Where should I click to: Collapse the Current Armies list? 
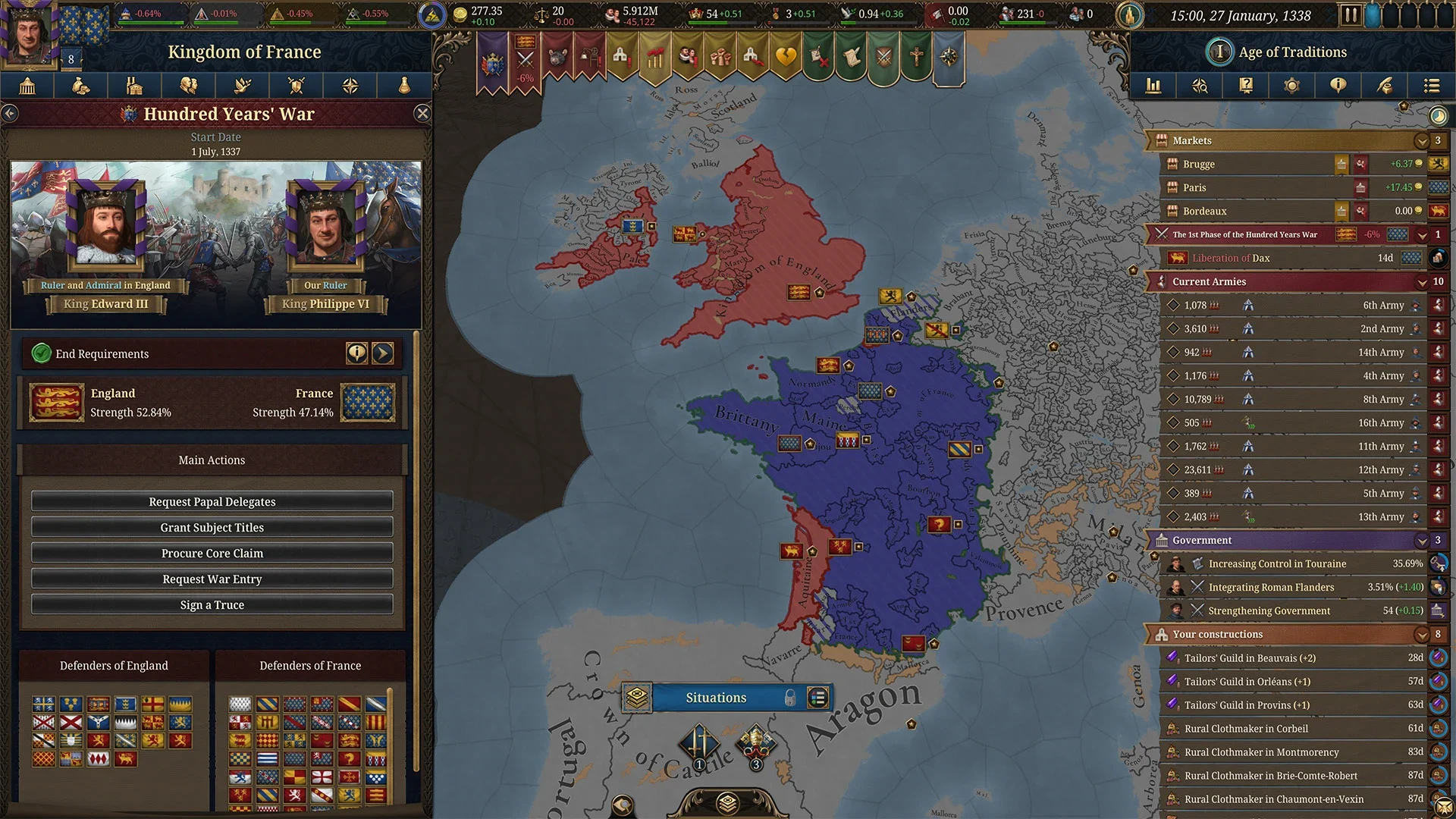(x=1422, y=281)
